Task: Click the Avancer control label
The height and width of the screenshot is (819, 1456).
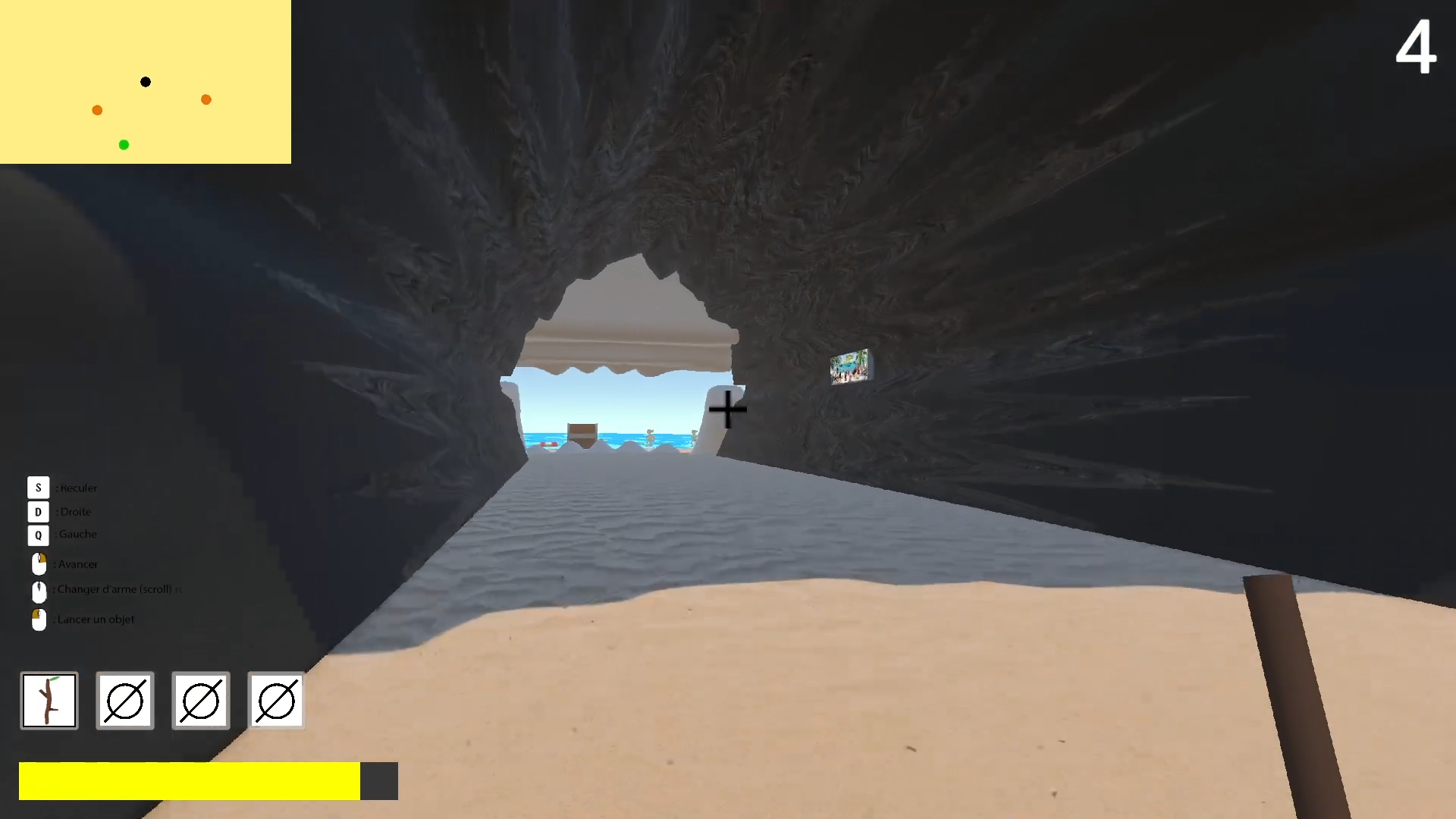Action: [x=78, y=563]
